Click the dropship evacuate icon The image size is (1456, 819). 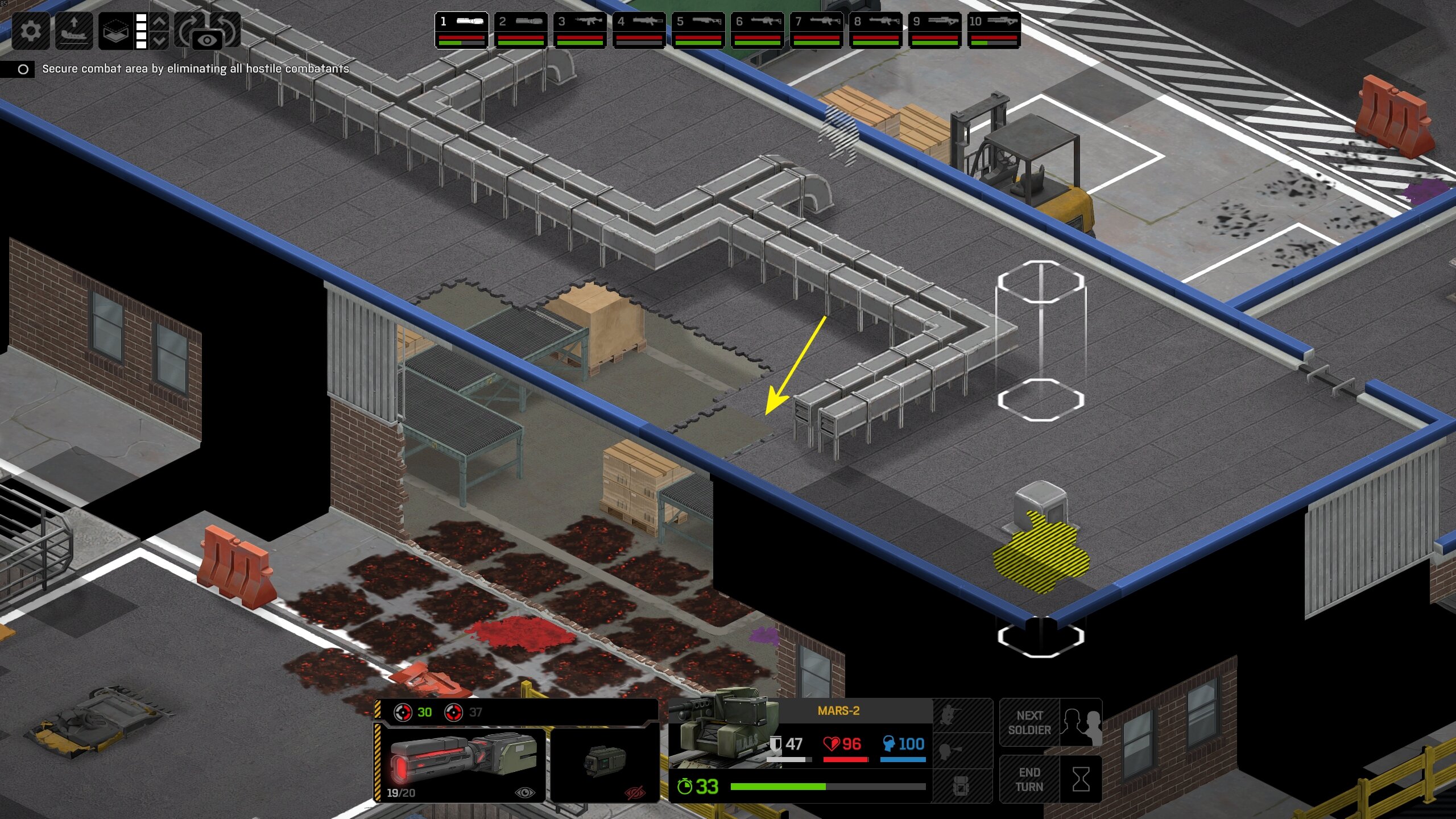(74, 30)
